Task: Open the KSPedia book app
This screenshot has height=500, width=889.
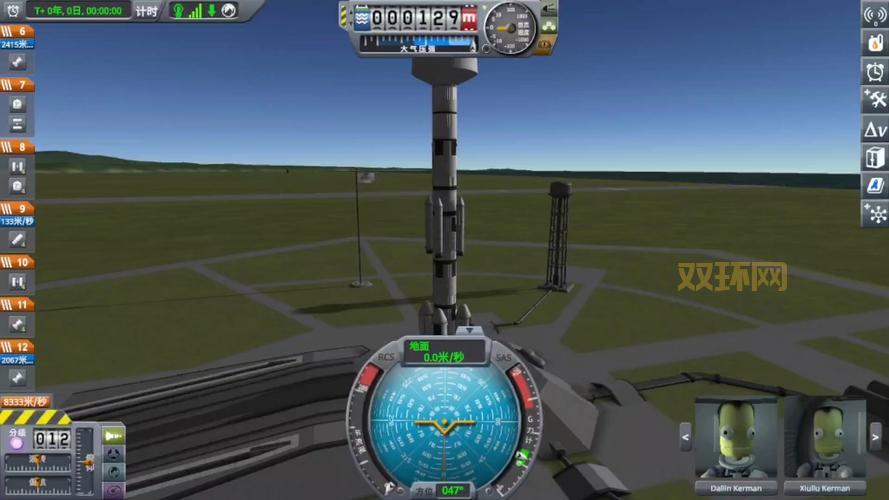Action: (x=875, y=185)
